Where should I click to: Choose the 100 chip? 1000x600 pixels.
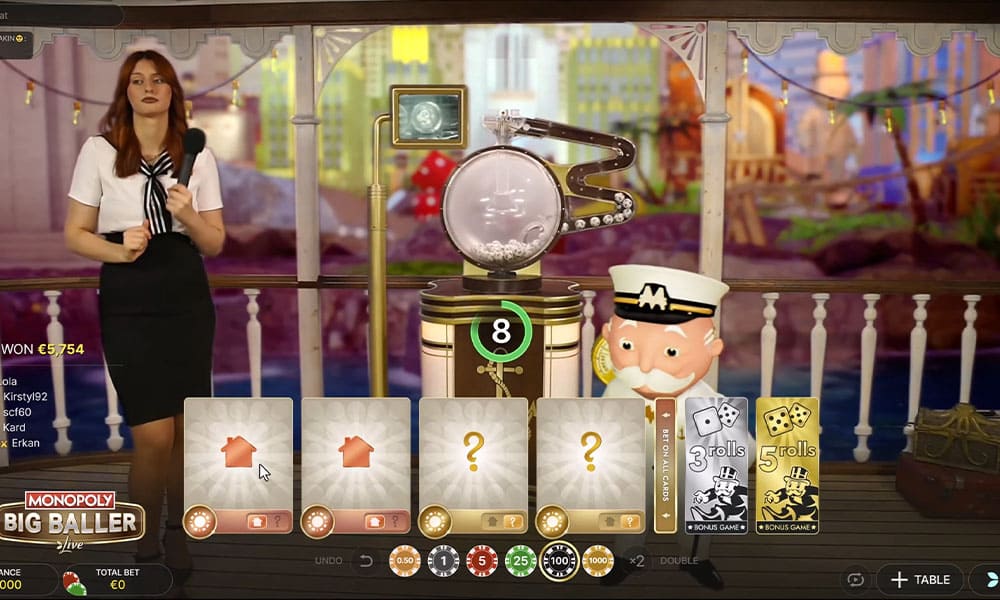coord(559,561)
